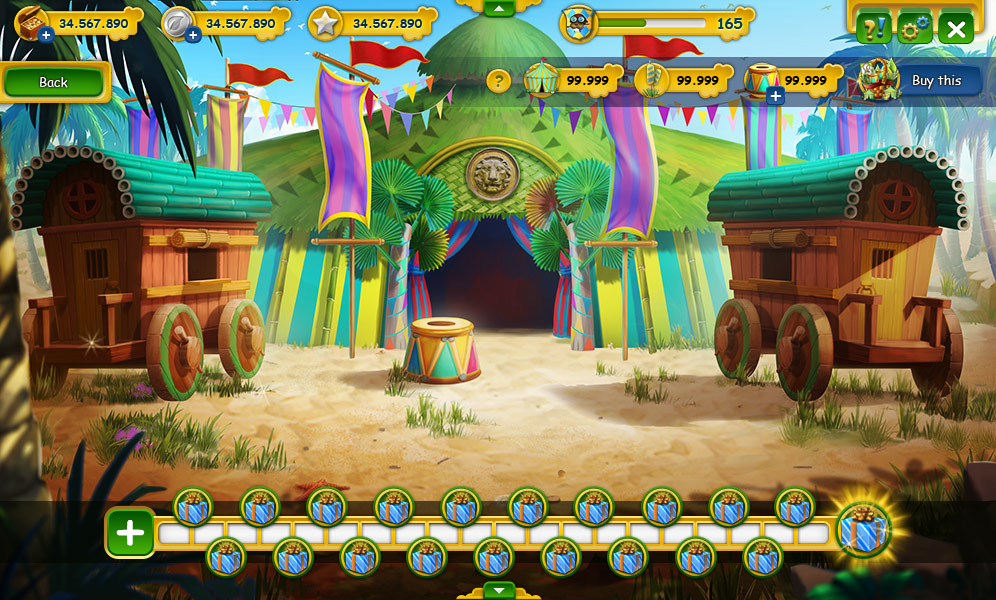Close the screen with the X button

[956, 28]
